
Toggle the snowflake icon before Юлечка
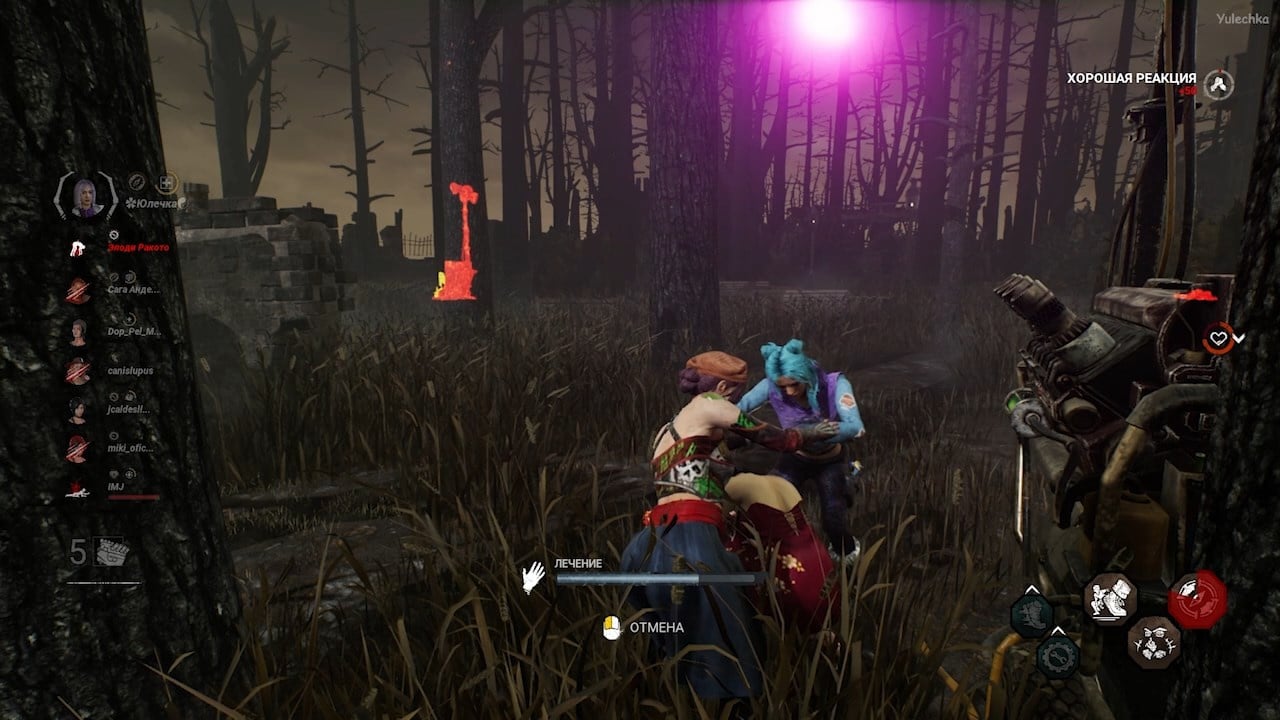coord(132,201)
